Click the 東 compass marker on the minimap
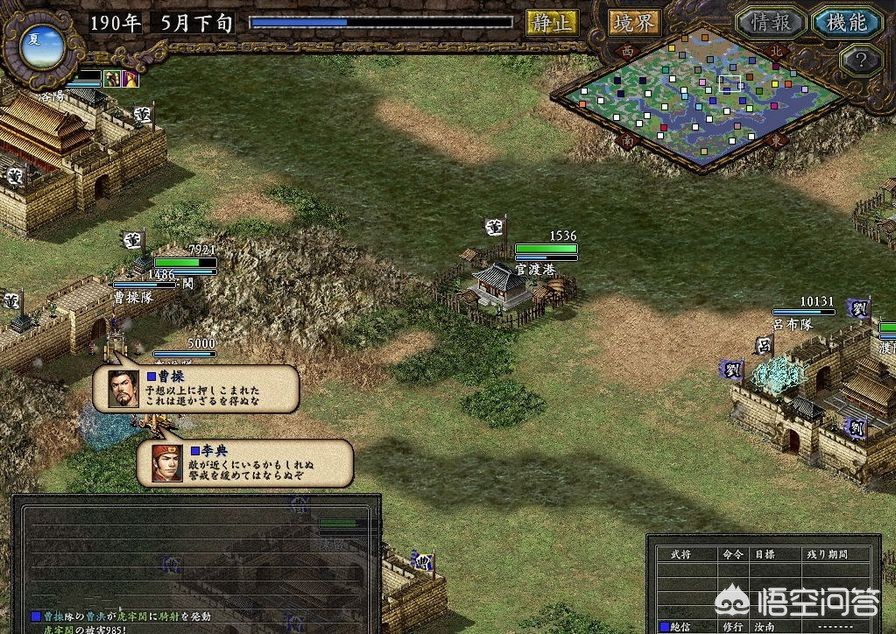This screenshot has height=634, width=896. coord(775,142)
